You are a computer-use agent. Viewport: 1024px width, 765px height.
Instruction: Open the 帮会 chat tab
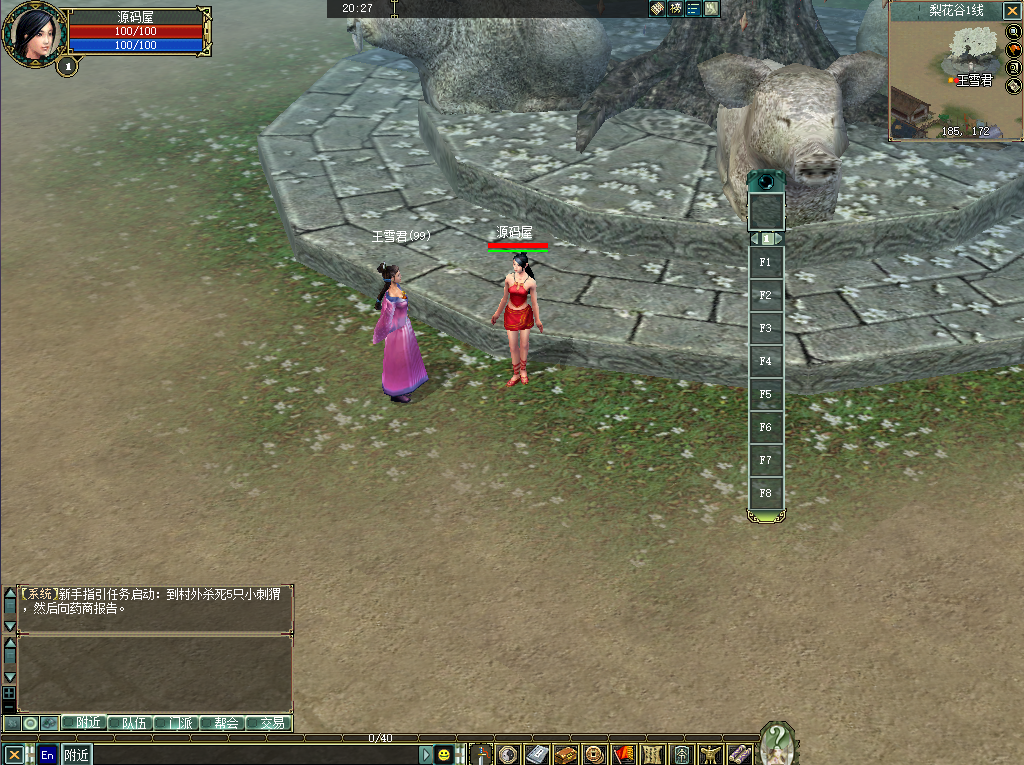(x=224, y=723)
